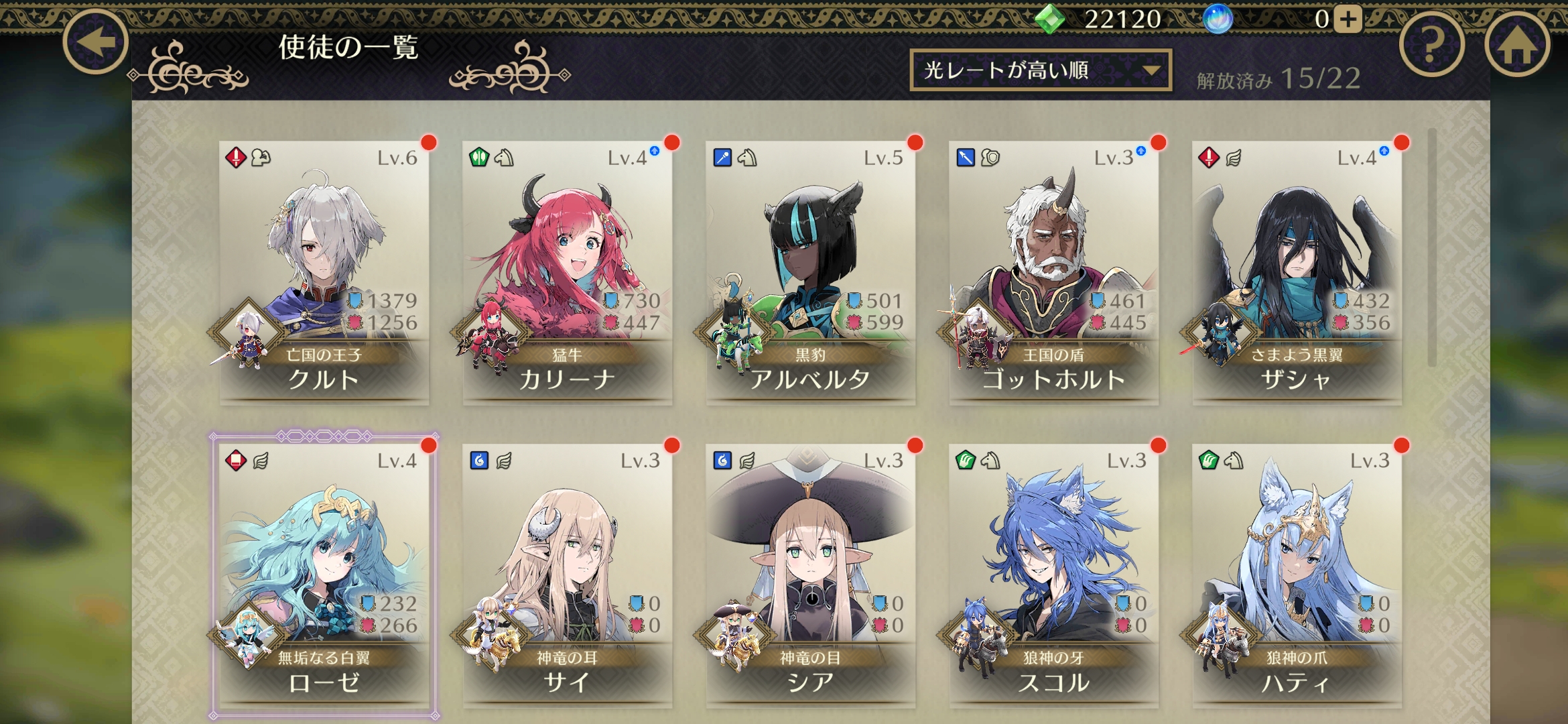The height and width of the screenshot is (724, 1568).
Task: Select the ハティ character card
Action: 1297,575
